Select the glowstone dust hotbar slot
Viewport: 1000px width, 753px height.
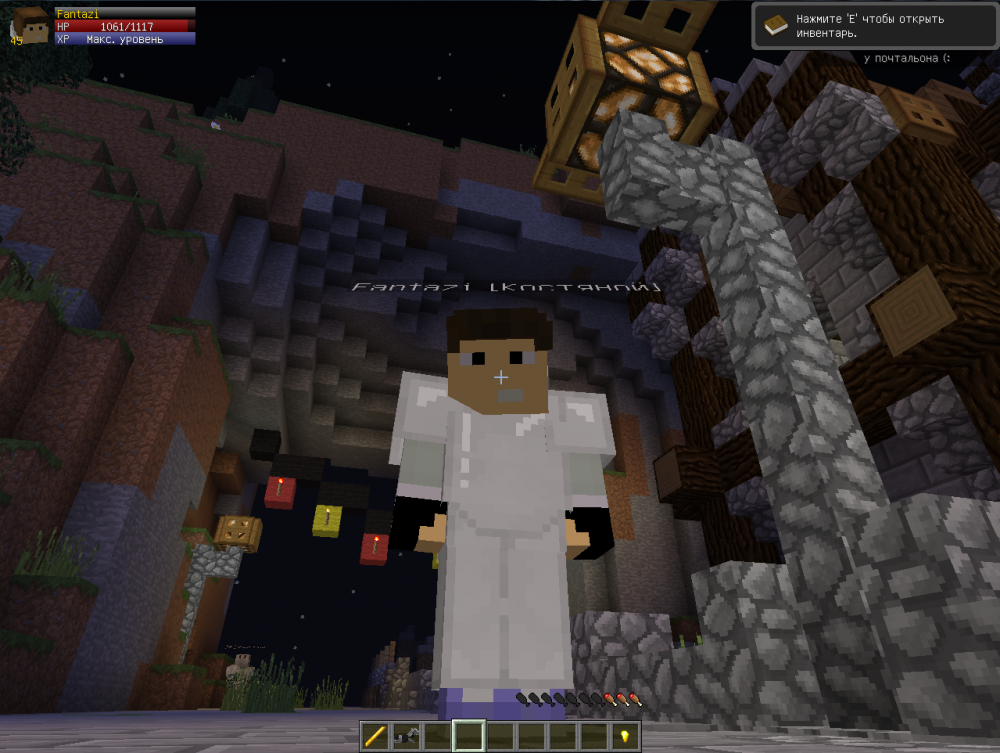[x=625, y=736]
